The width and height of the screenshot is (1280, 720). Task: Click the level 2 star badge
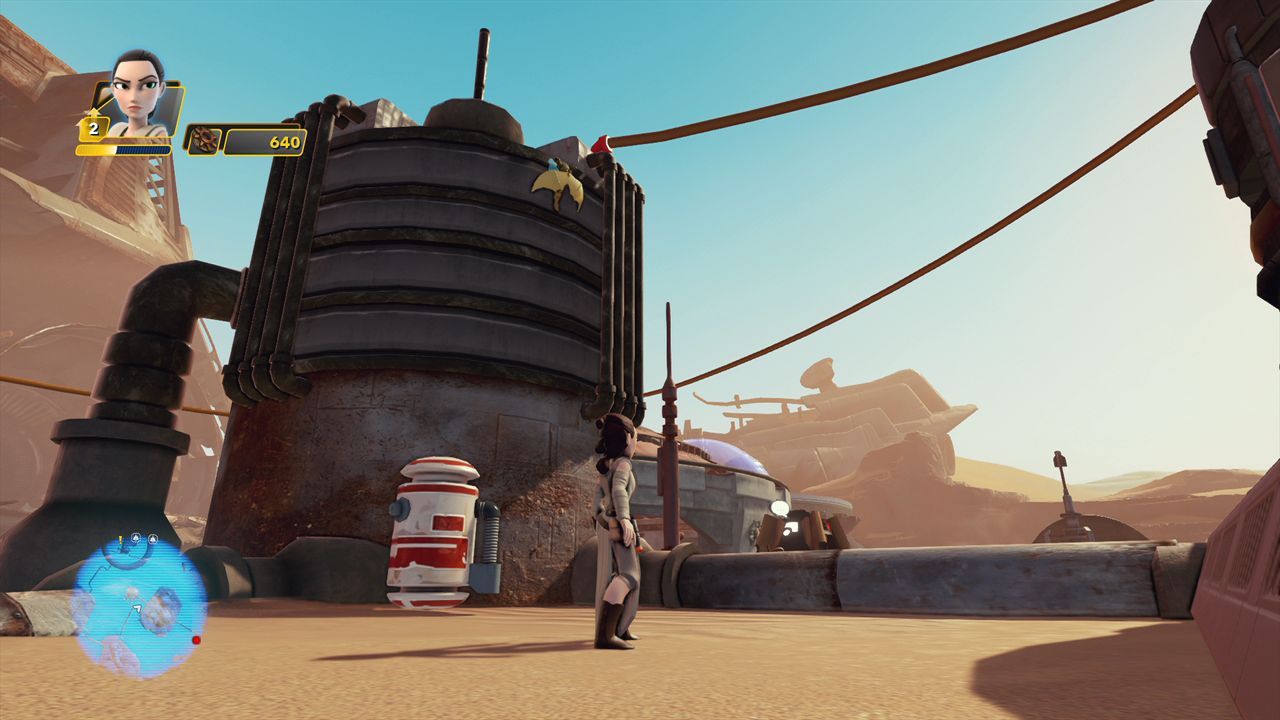coord(93,128)
